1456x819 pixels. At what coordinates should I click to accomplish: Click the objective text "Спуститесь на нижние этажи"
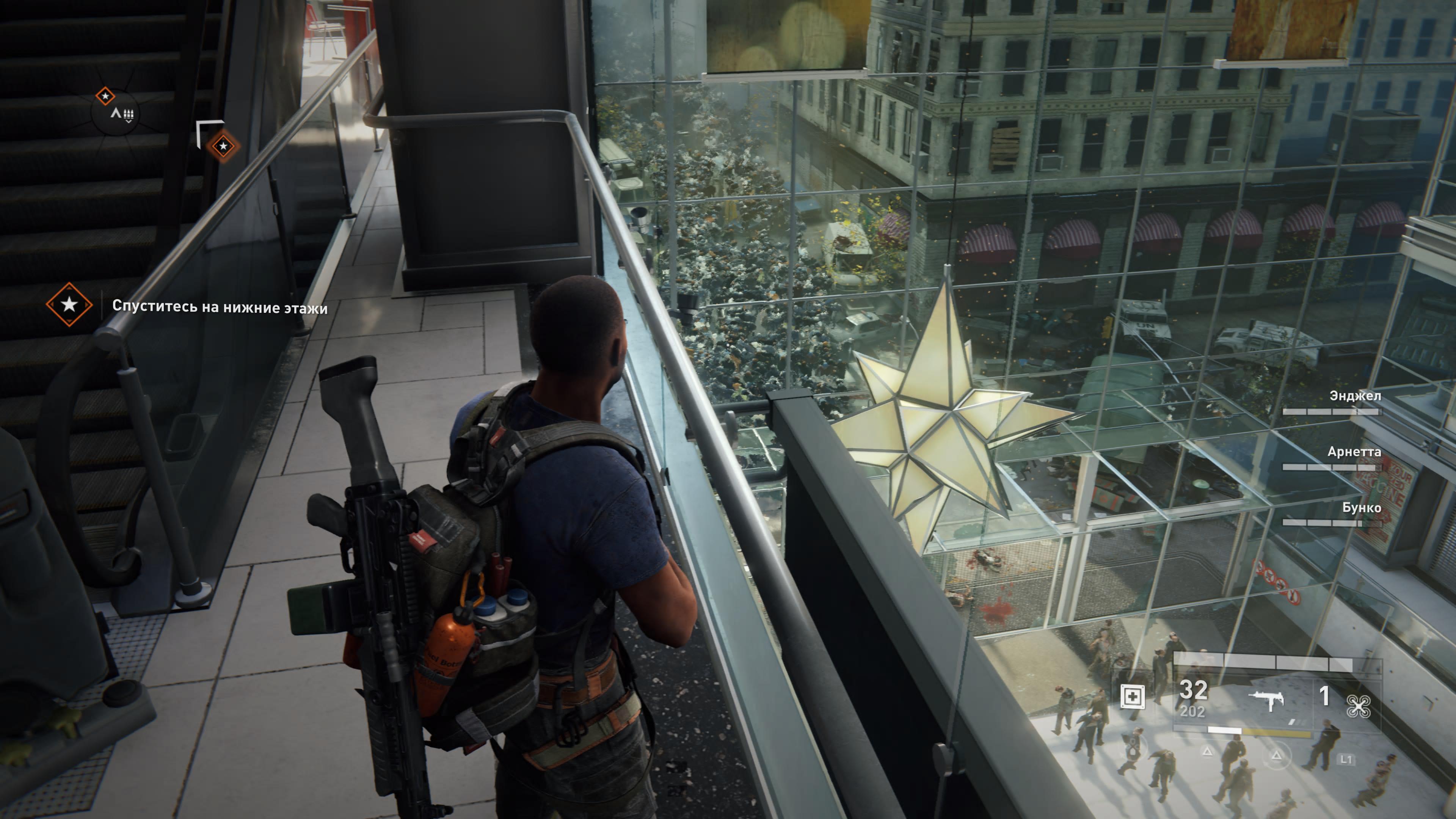220,307
